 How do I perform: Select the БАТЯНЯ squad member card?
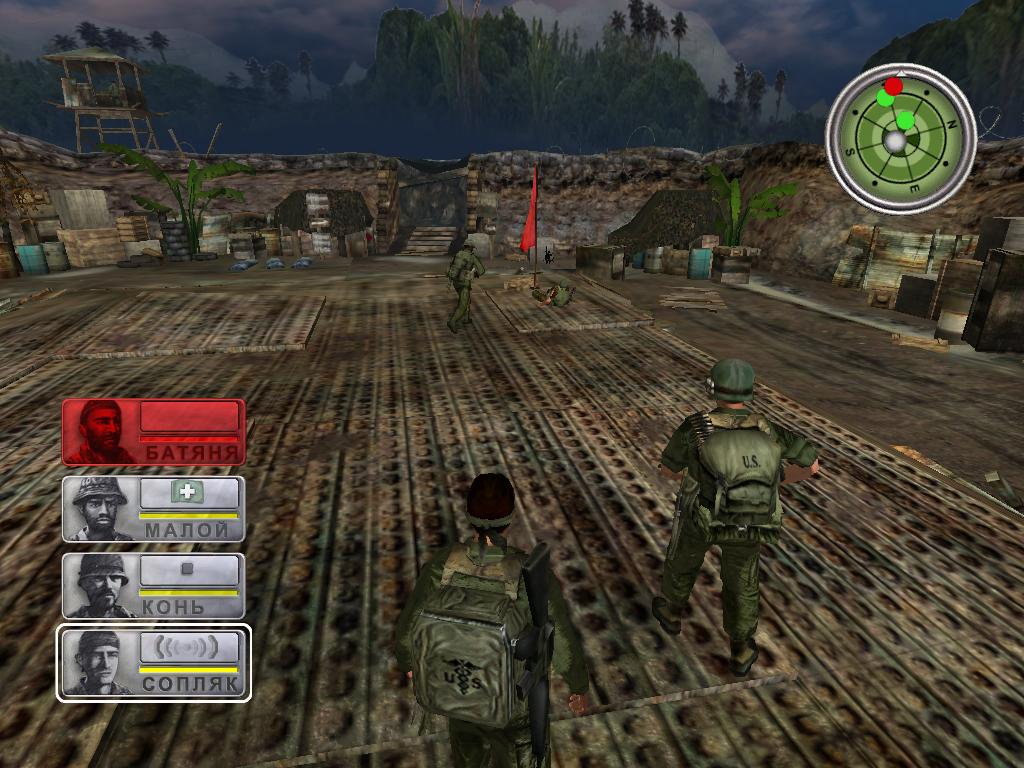(153, 432)
